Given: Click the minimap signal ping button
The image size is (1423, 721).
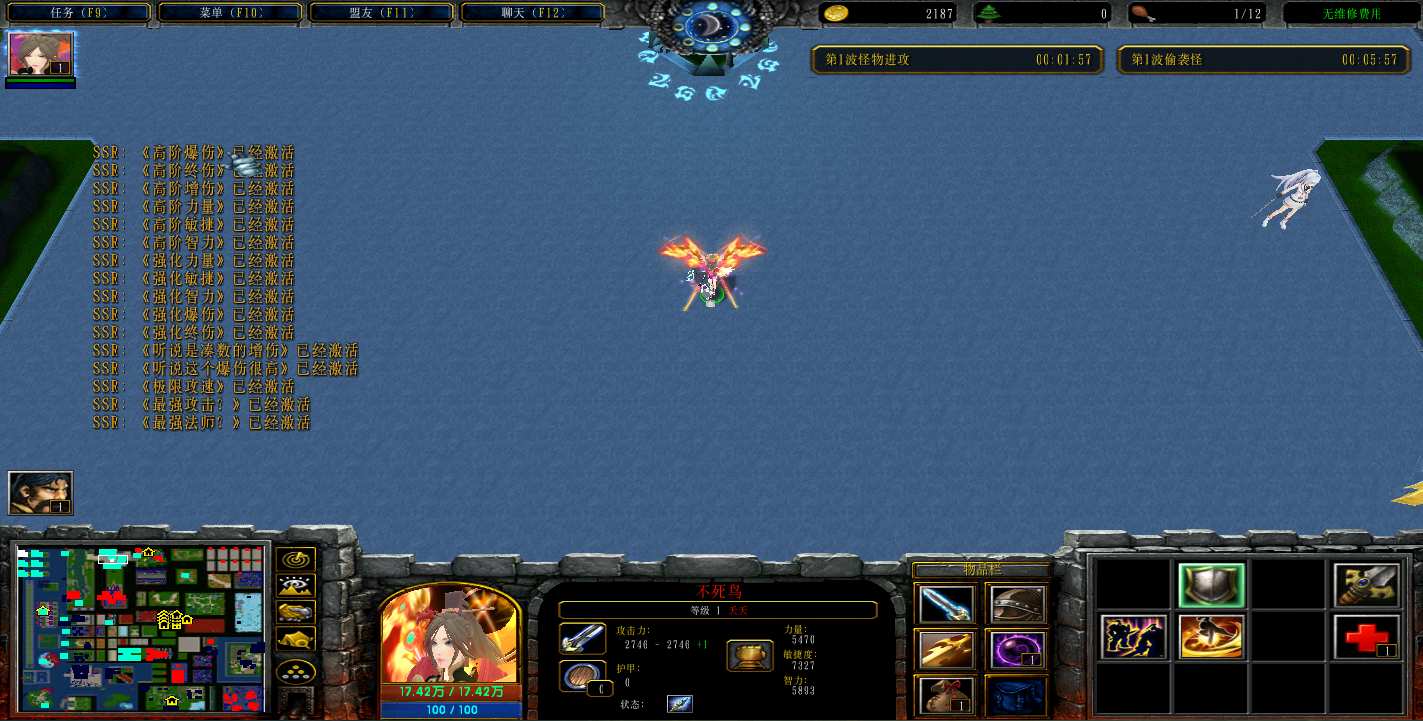Looking at the screenshot, I should (296, 561).
